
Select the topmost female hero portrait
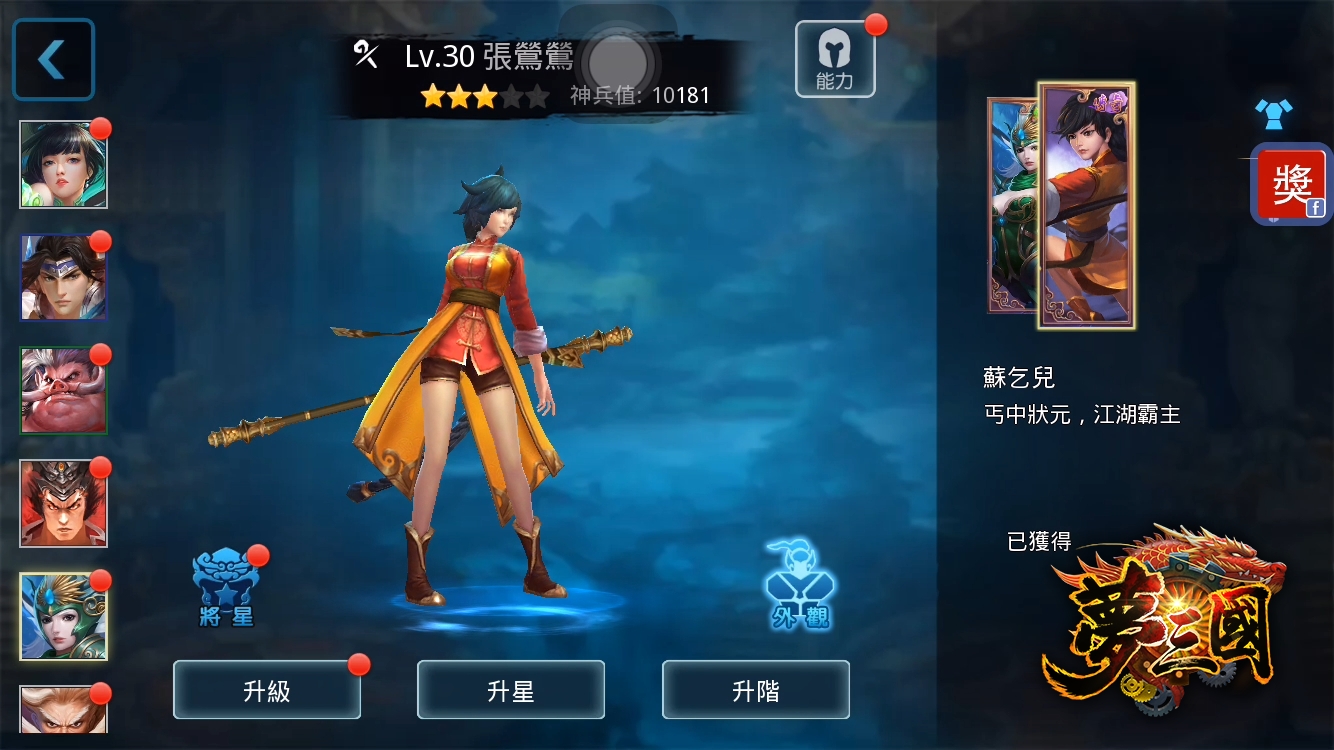pyautogui.click(x=63, y=163)
